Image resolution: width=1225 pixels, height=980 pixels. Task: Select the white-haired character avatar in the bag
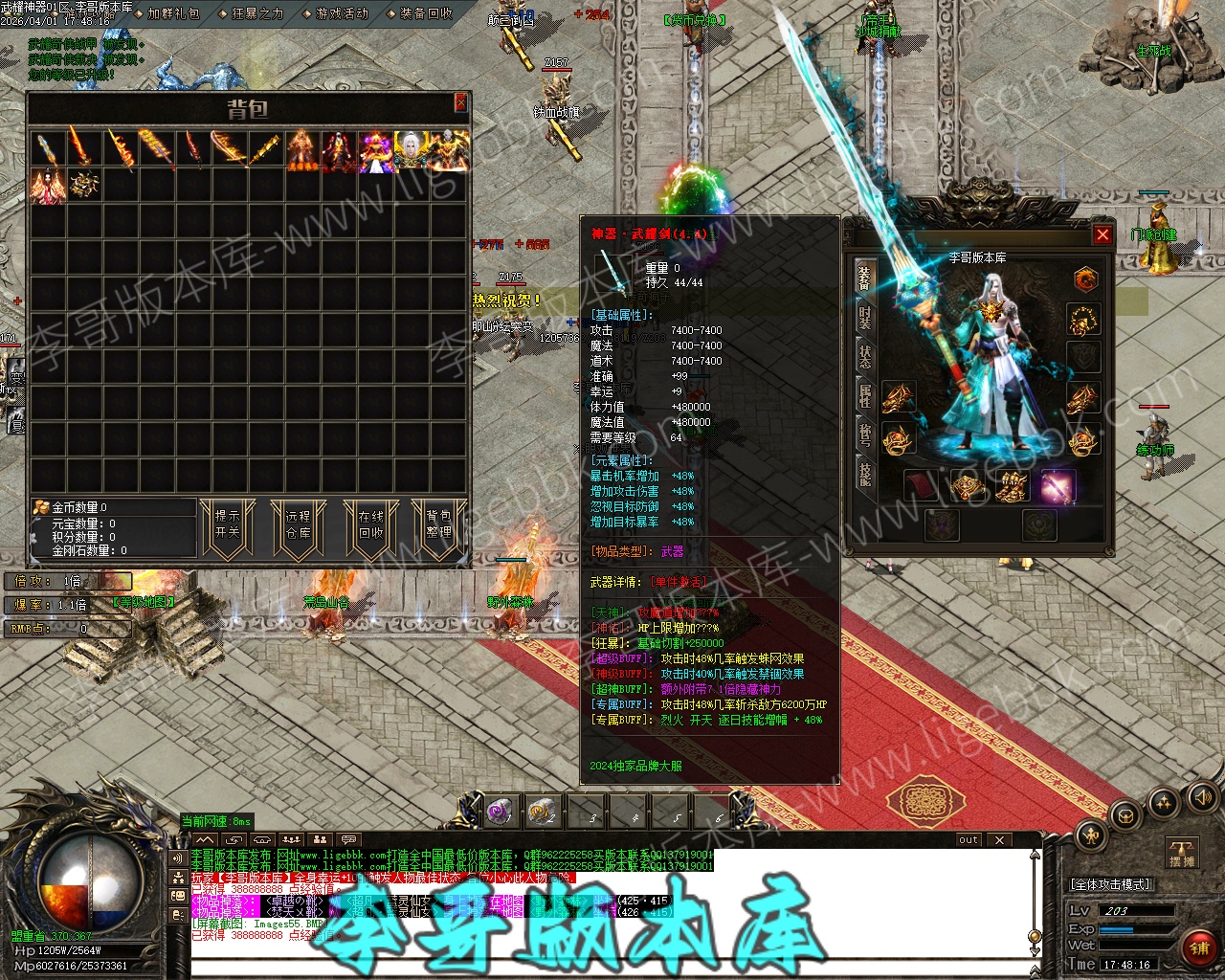pyautogui.click(x=412, y=151)
